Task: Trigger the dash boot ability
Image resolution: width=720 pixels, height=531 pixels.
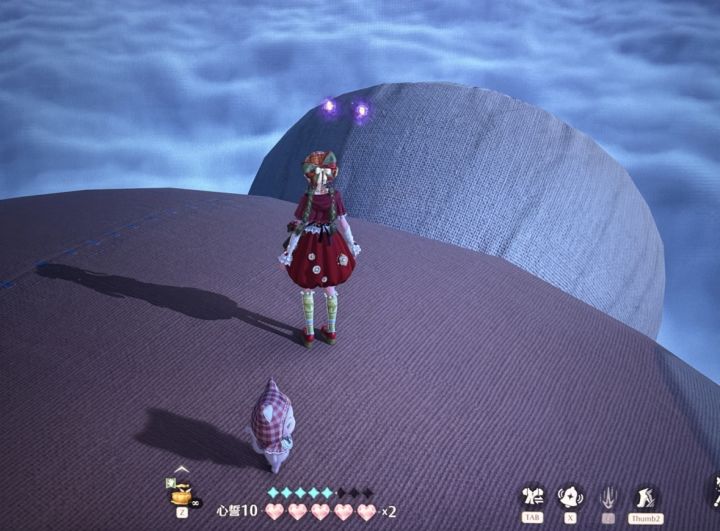Action: click(645, 496)
